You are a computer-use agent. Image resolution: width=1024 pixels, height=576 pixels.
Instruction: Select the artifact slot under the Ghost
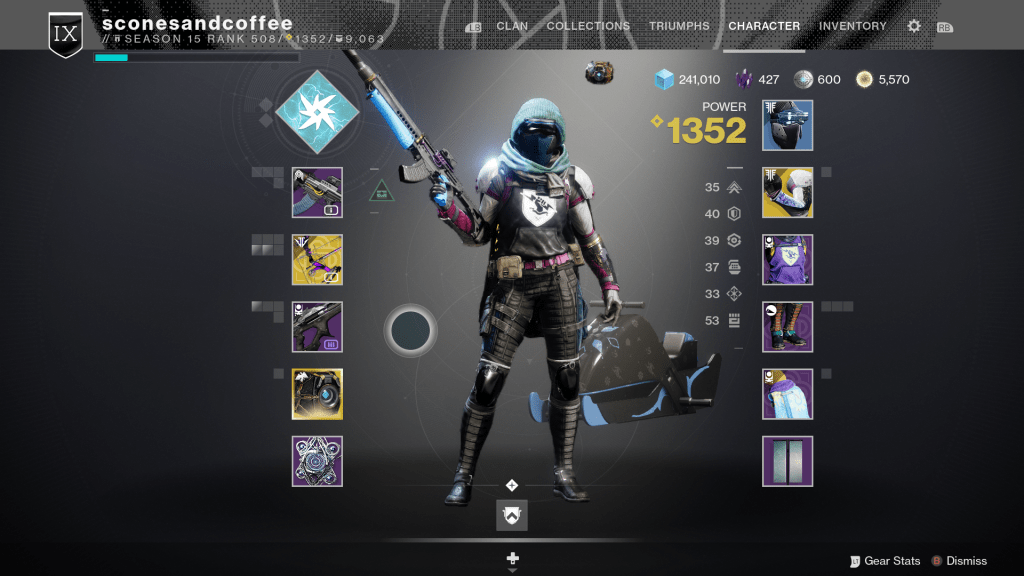[317, 461]
